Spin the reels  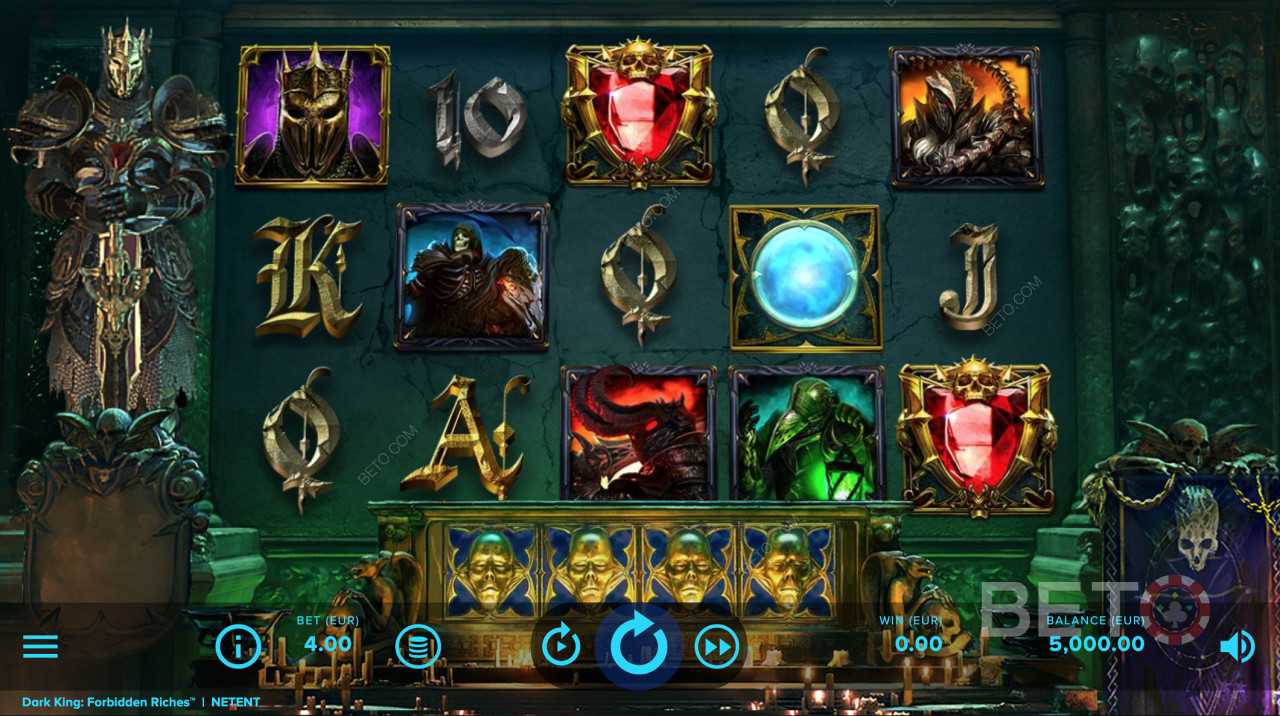tap(638, 646)
